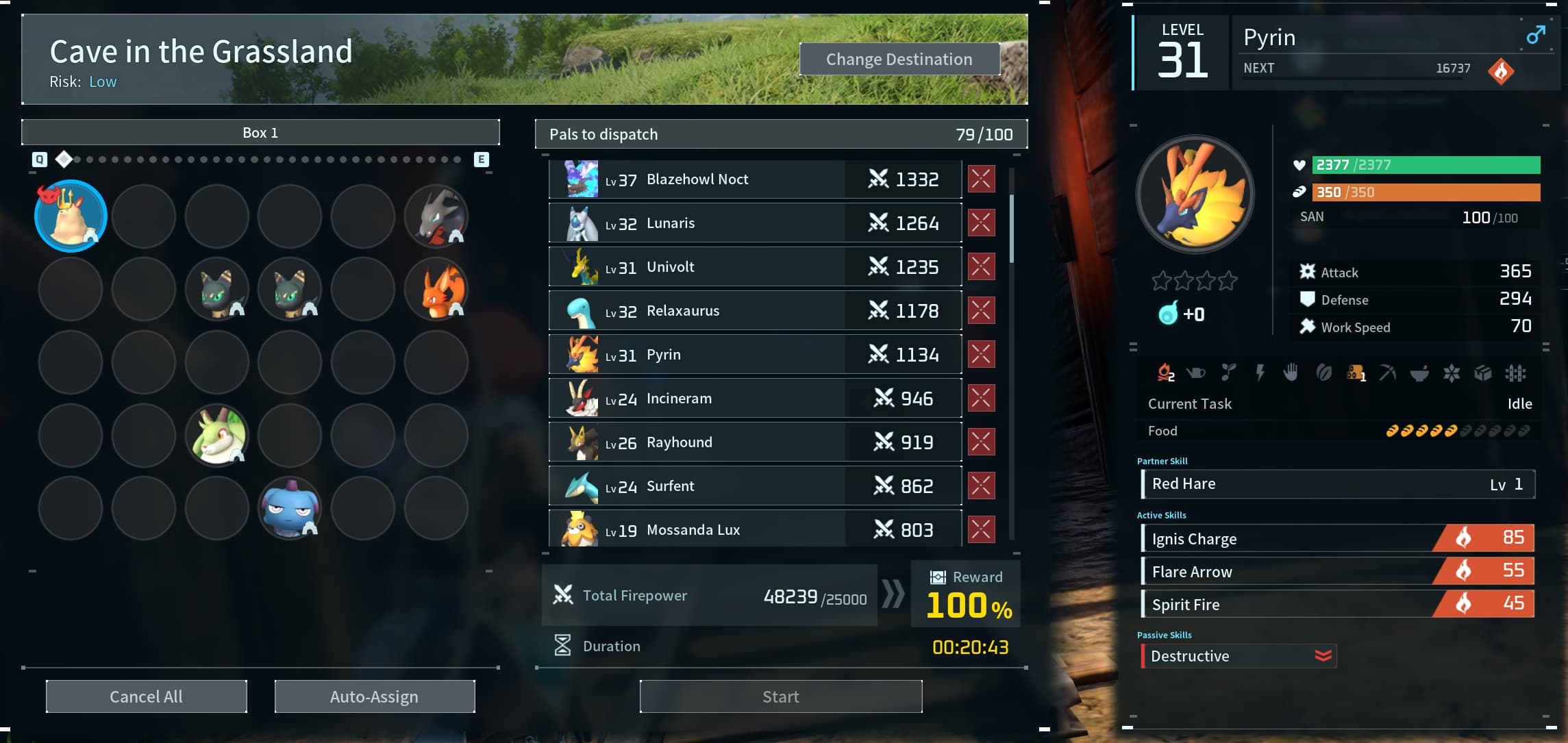Click the Total Firepower crossed-swords icon

pyautogui.click(x=563, y=595)
